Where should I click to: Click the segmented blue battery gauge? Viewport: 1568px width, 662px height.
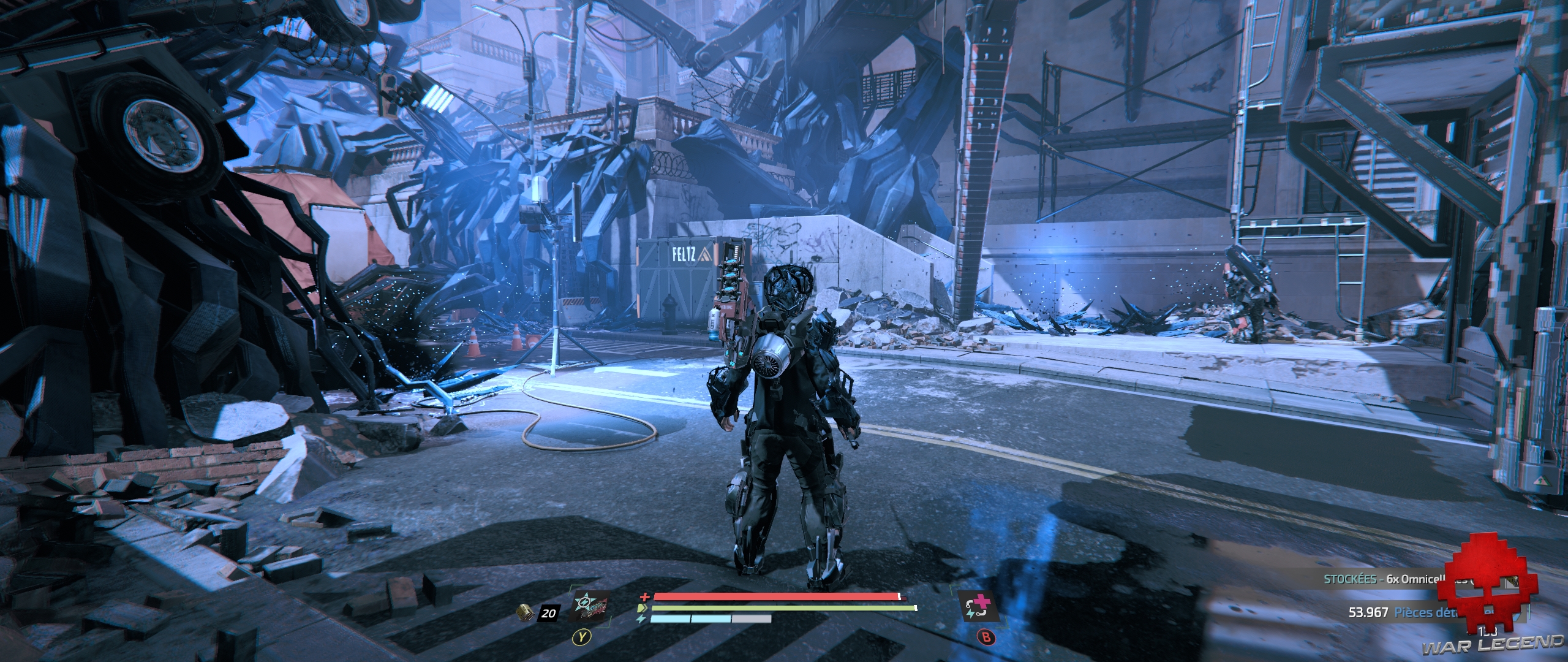point(710,618)
